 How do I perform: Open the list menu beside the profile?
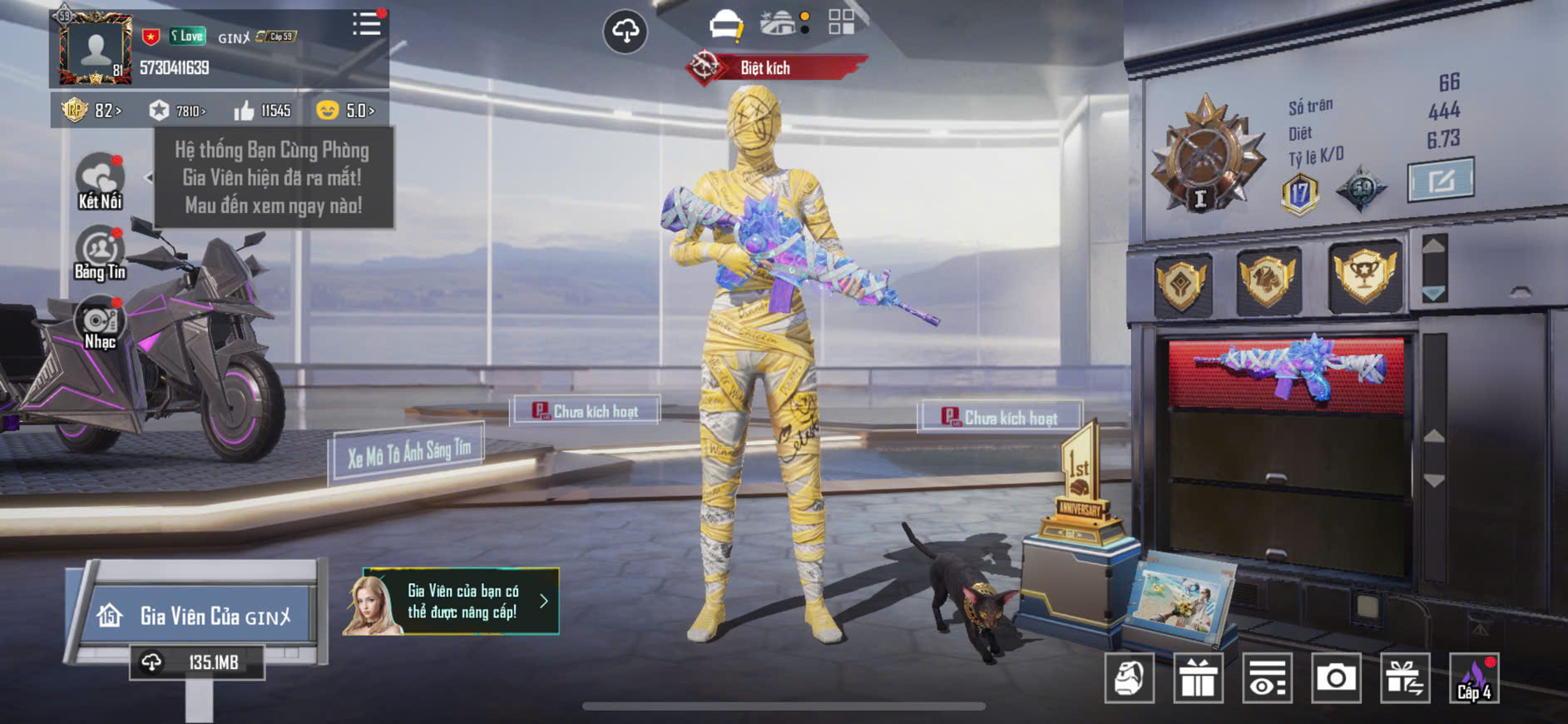[x=366, y=24]
